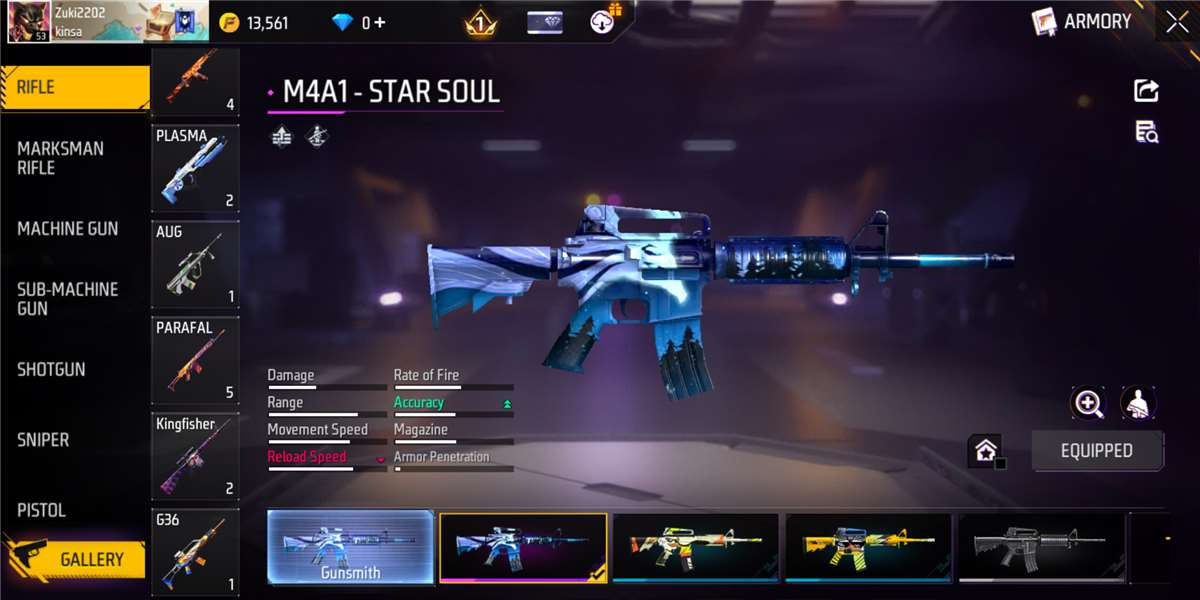Show the Shotgun weapon list
Viewport: 1200px width, 600px height.
(x=51, y=369)
